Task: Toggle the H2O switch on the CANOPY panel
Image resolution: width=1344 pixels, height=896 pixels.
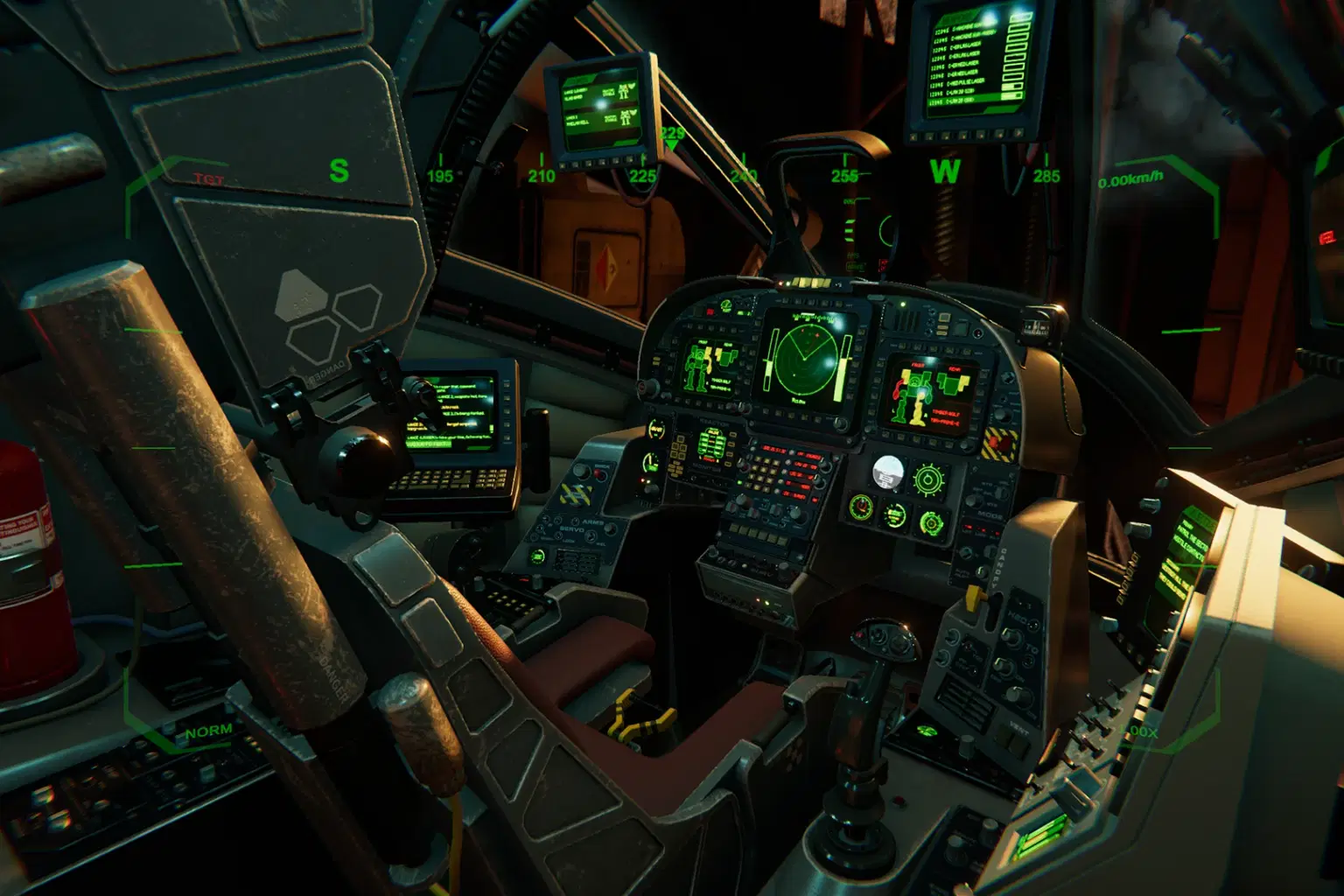Action: (x=1011, y=636)
